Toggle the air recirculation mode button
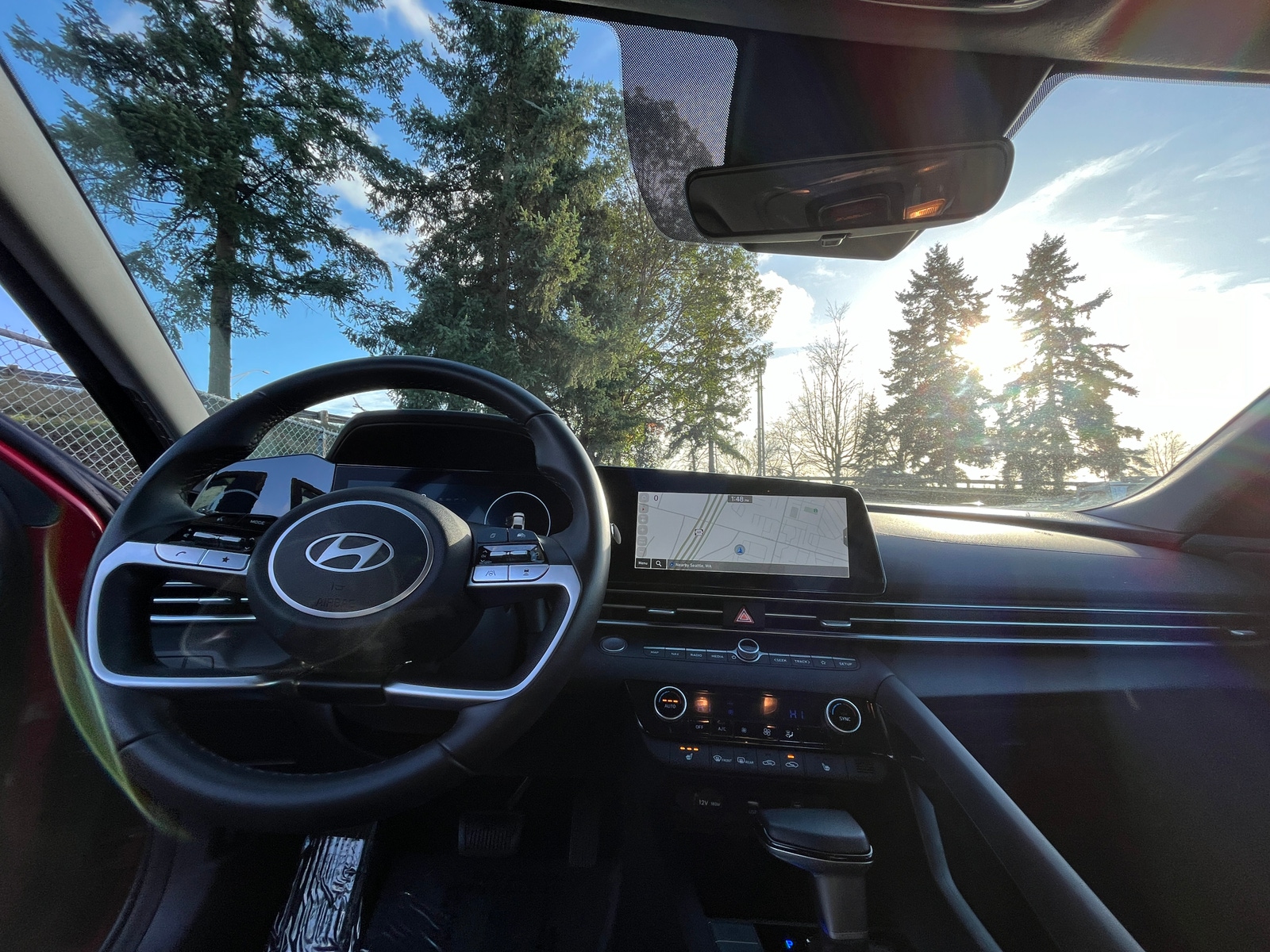Screen dimensions: 1270x952 [792, 764]
